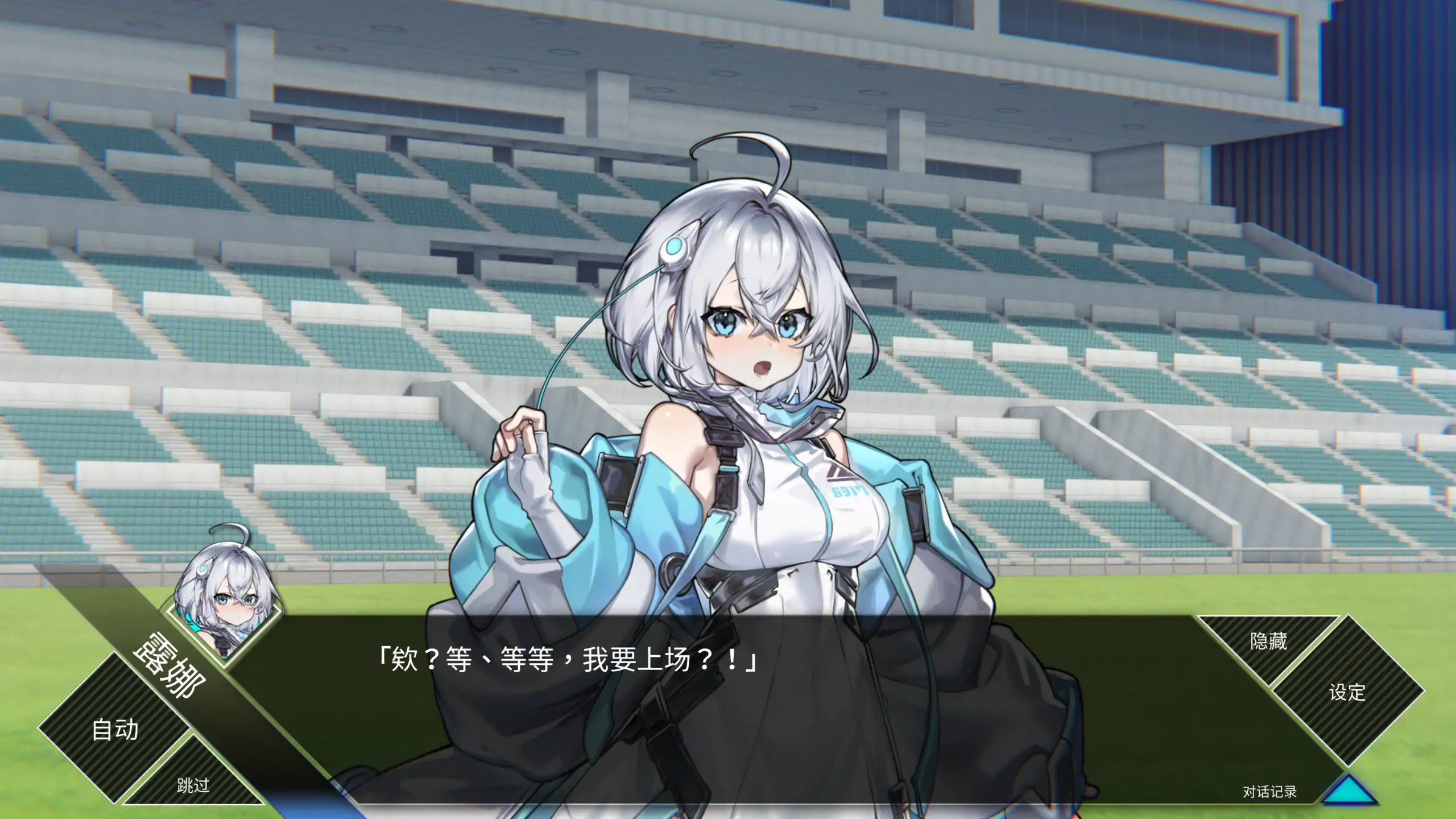
Task: Toggle the 自动 auto-play button
Action: 115,729
